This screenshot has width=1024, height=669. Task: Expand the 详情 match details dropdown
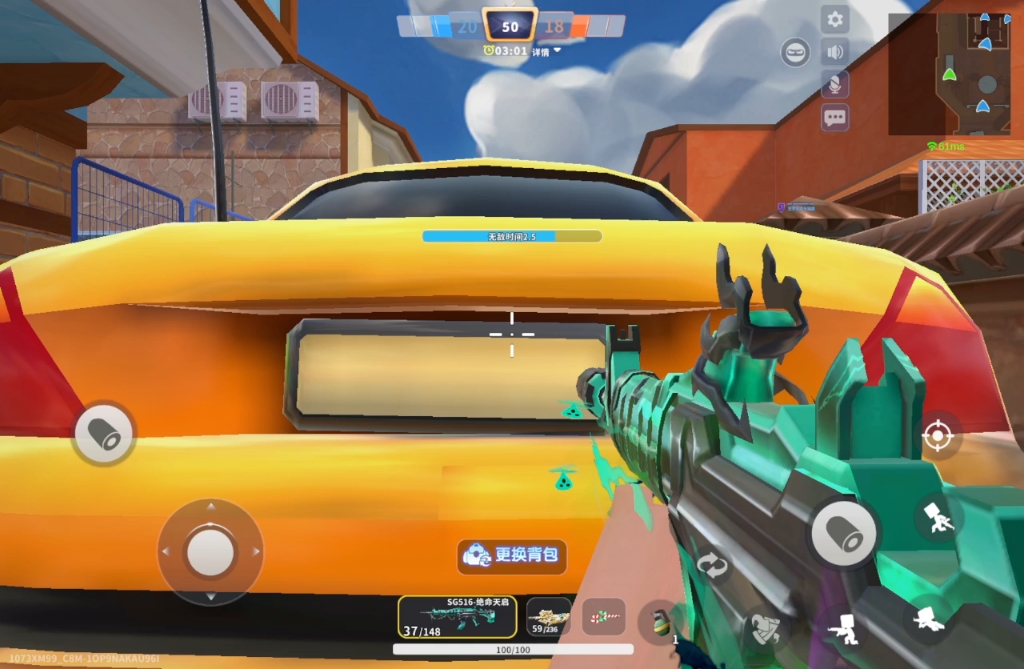click(x=545, y=51)
